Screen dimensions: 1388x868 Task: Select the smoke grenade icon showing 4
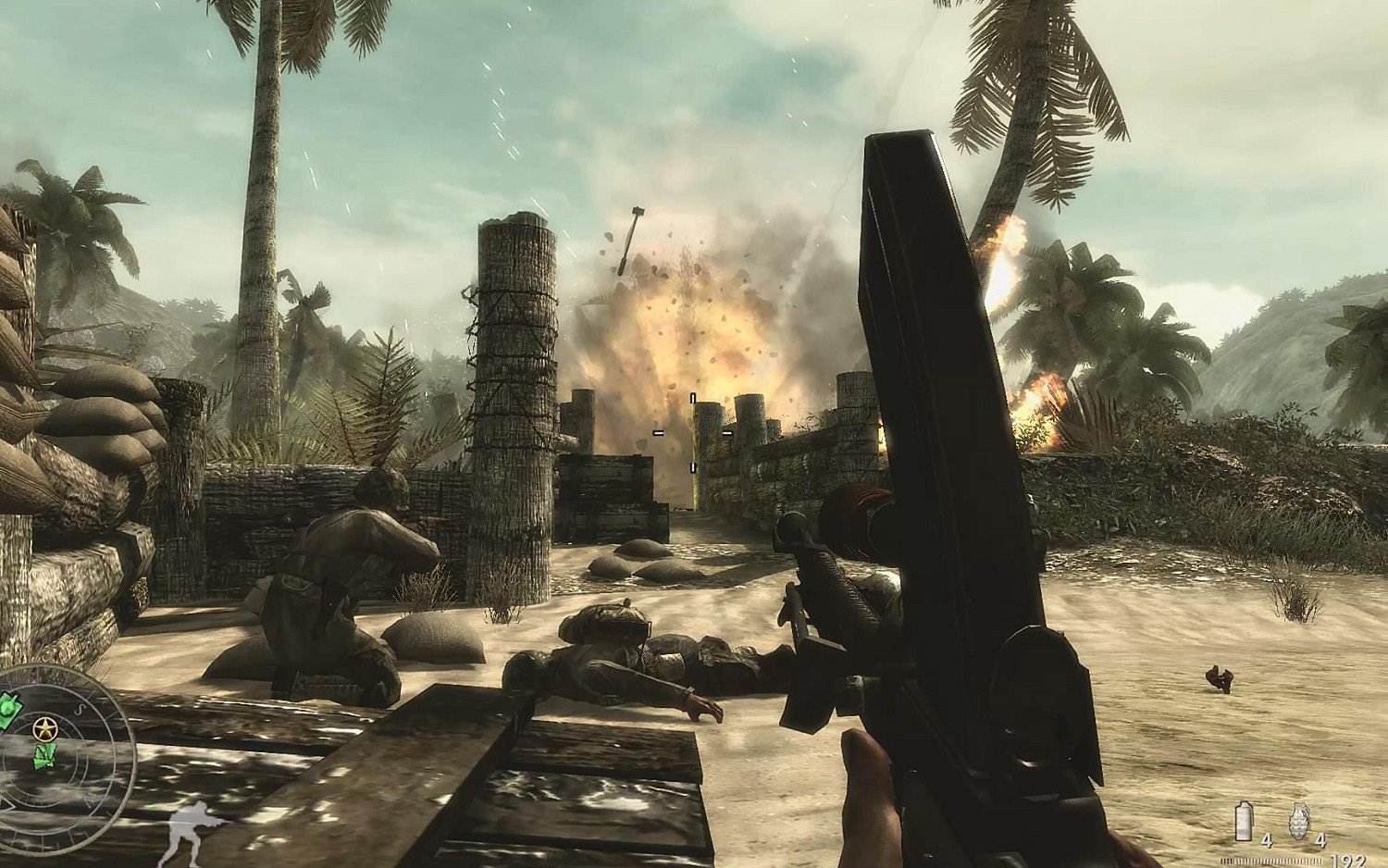click(x=1244, y=821)
